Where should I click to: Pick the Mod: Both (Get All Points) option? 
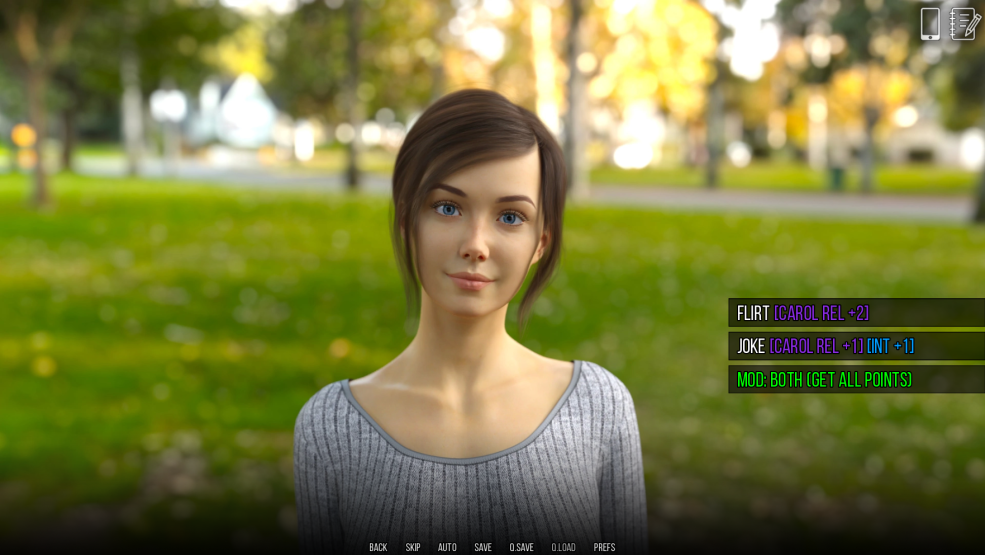(x=855, y=380)
